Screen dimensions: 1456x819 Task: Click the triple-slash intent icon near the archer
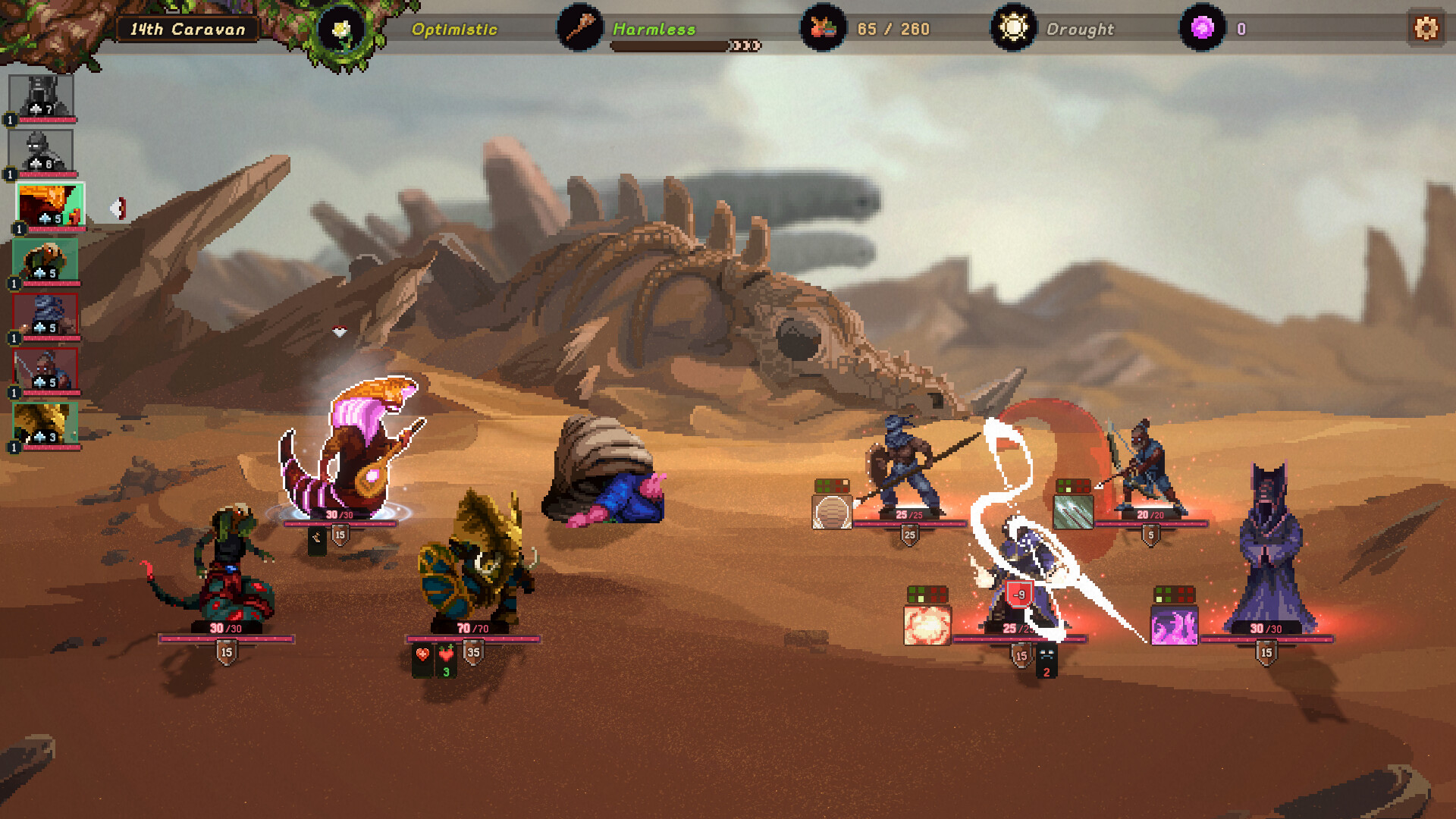click(1072, 510)
